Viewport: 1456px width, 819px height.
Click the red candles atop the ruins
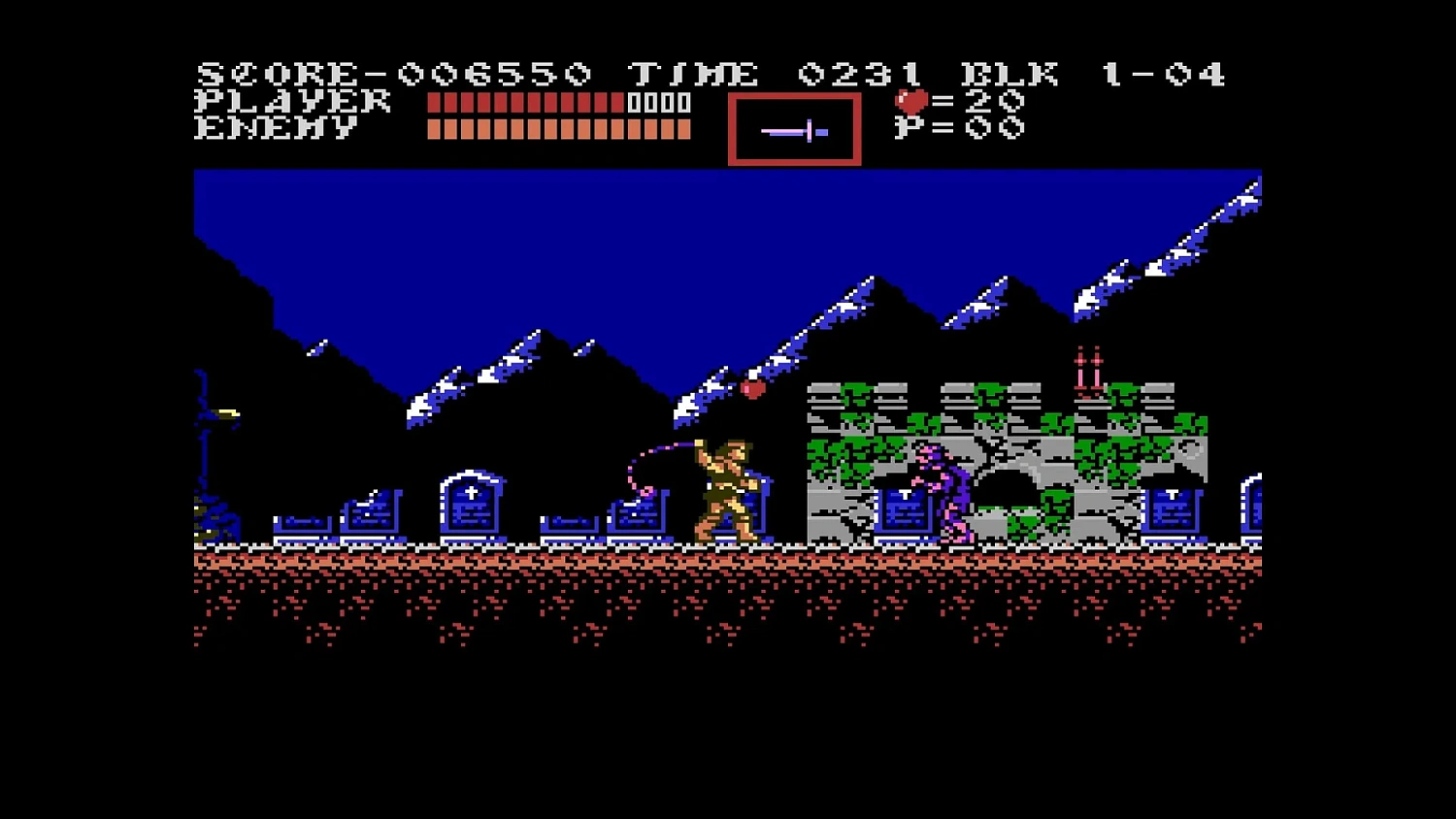click(x=1087, y=367)
